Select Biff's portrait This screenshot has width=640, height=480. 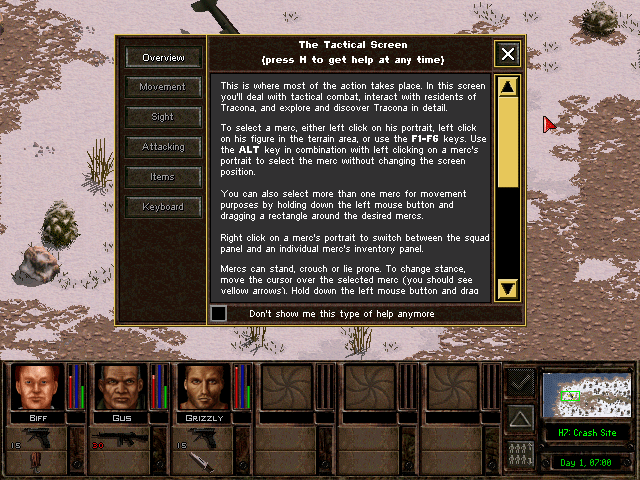click(x=38, y=388)
